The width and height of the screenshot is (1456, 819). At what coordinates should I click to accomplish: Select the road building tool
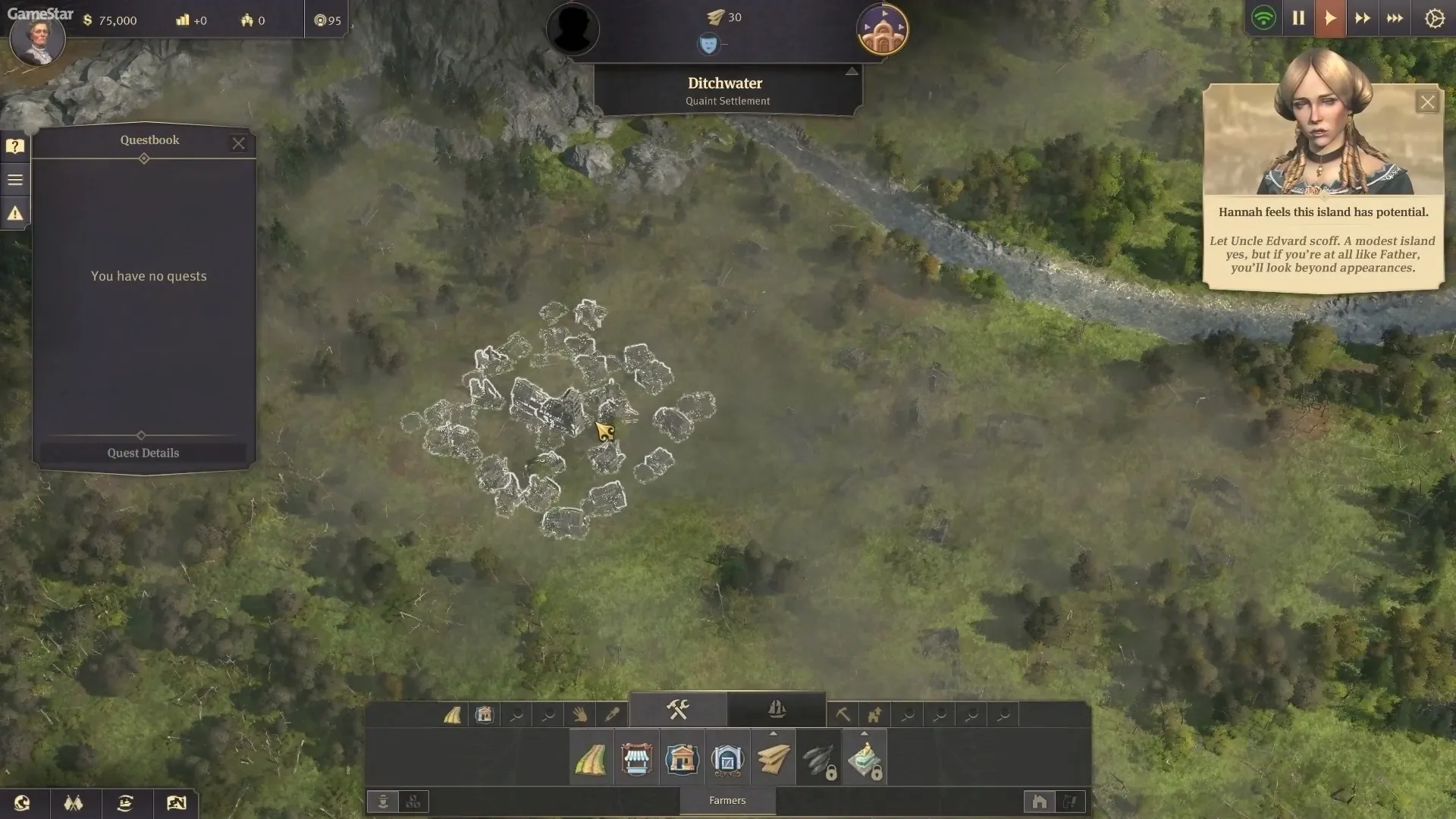click(591, 759)
